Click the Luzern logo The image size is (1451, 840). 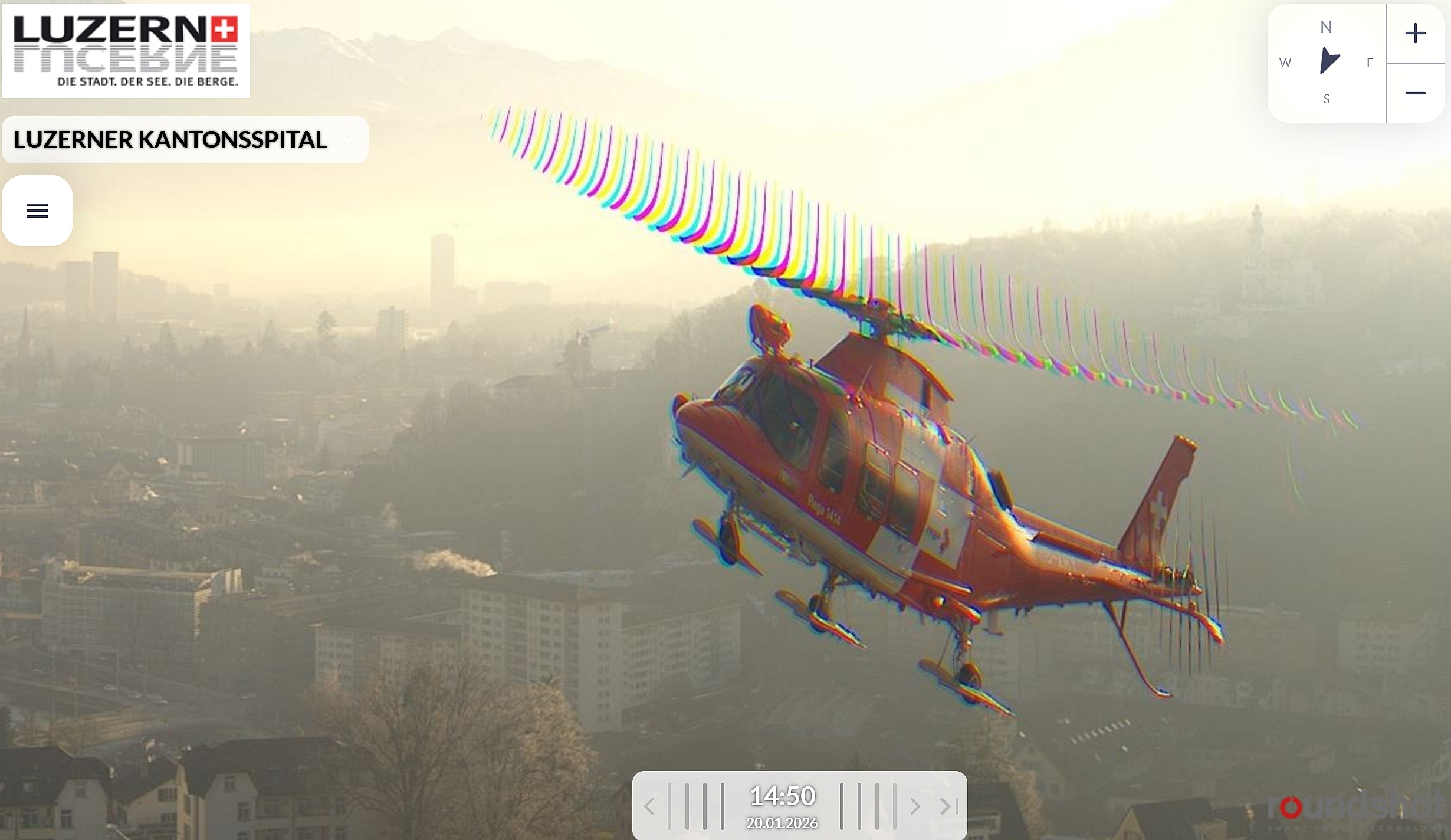126,51
